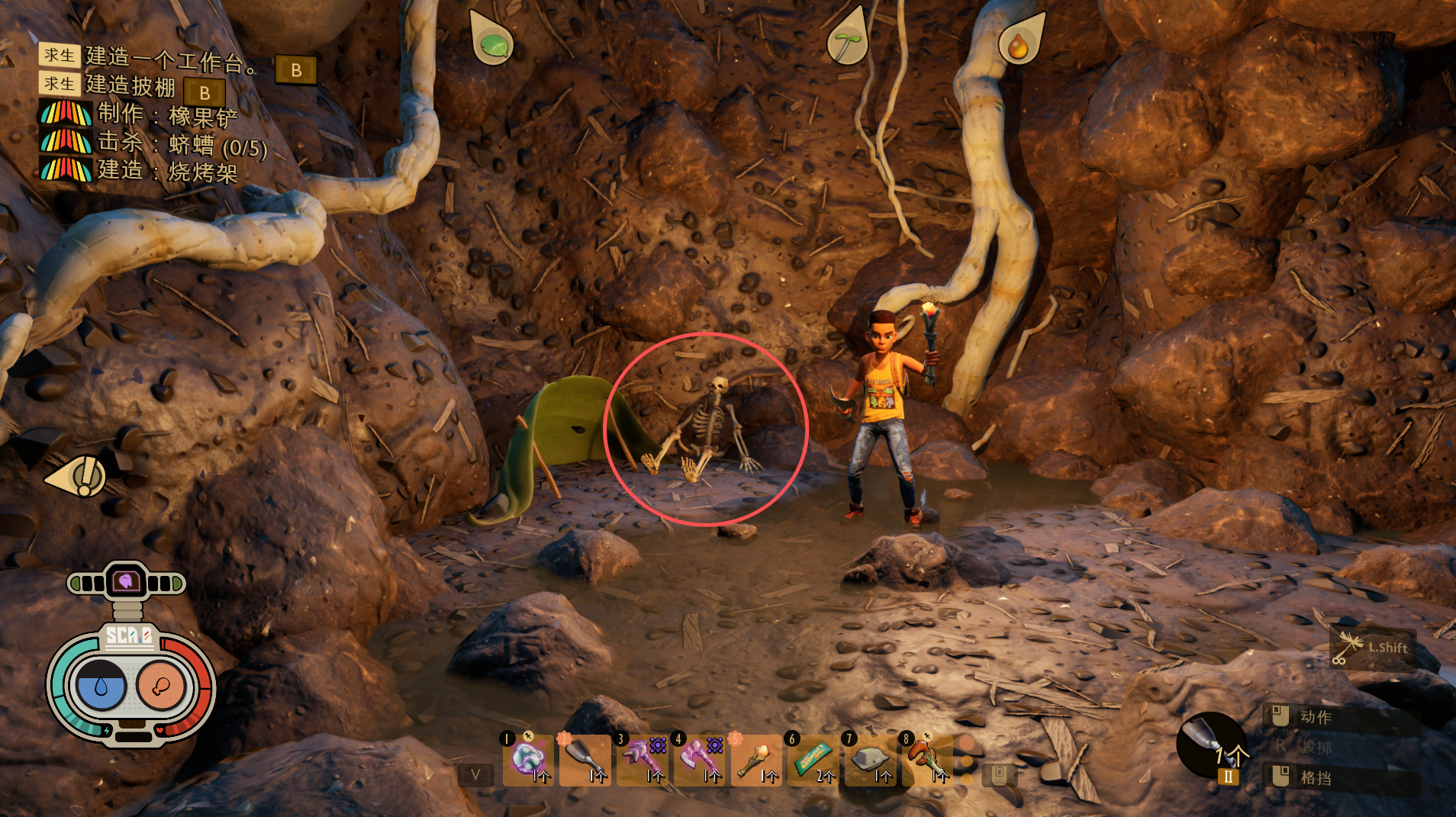The width and height of the screenshot is (1456, 817).
Task: Equip the club in hotbar slot 2
Action: (x=585, y=759)
